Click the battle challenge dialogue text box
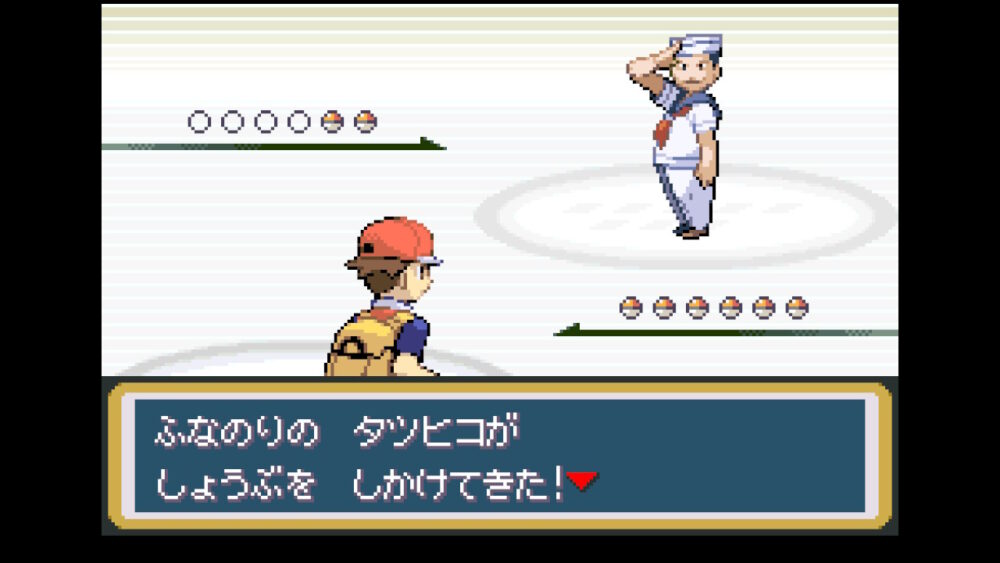1000x563 pixels. (x=499, y=455)
